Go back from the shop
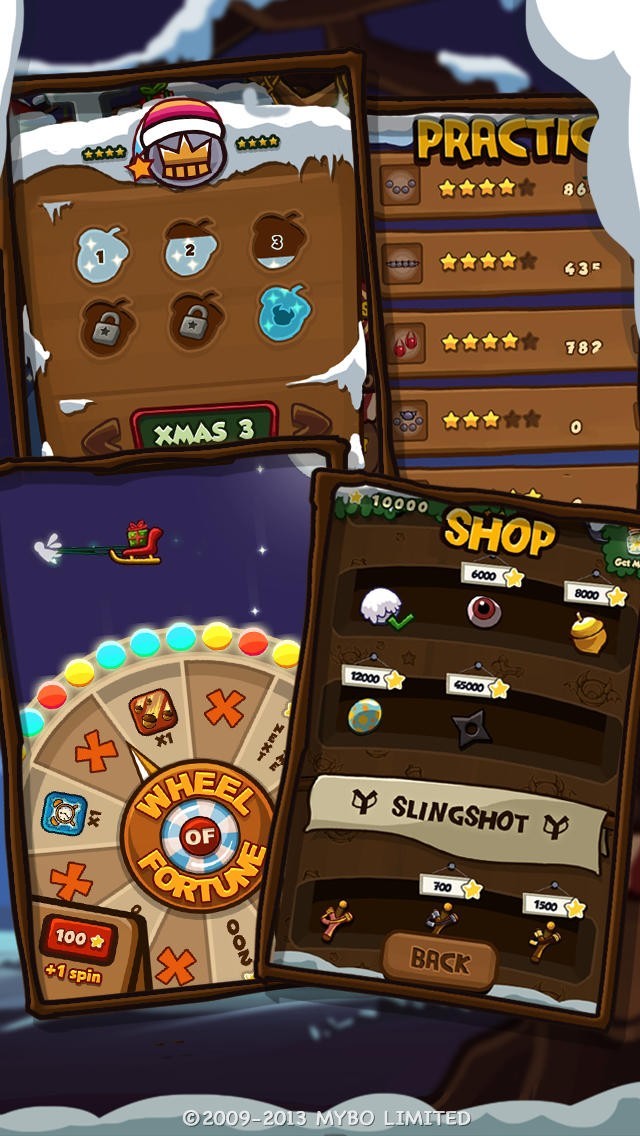Image resolution: width=640 pixels, height=1136 pixels. point(440,961)
